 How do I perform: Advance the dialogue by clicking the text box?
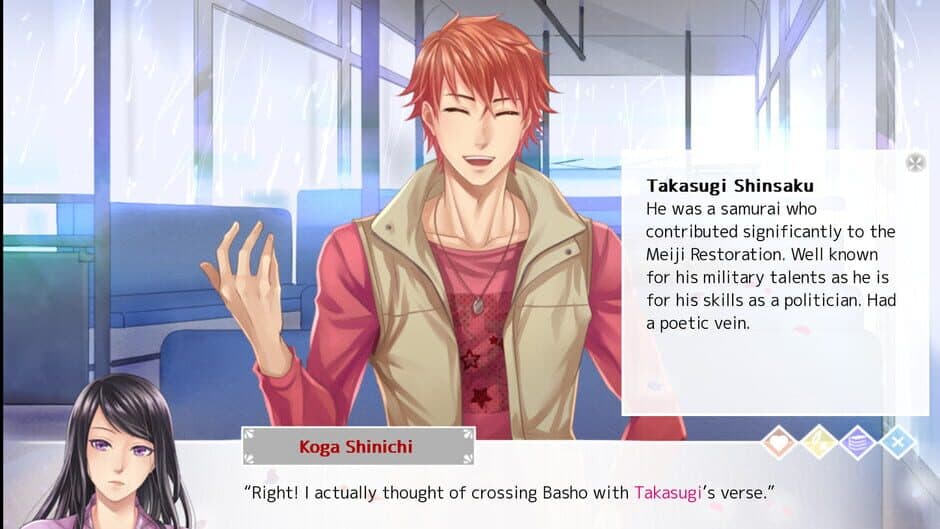tap(500, 505)
